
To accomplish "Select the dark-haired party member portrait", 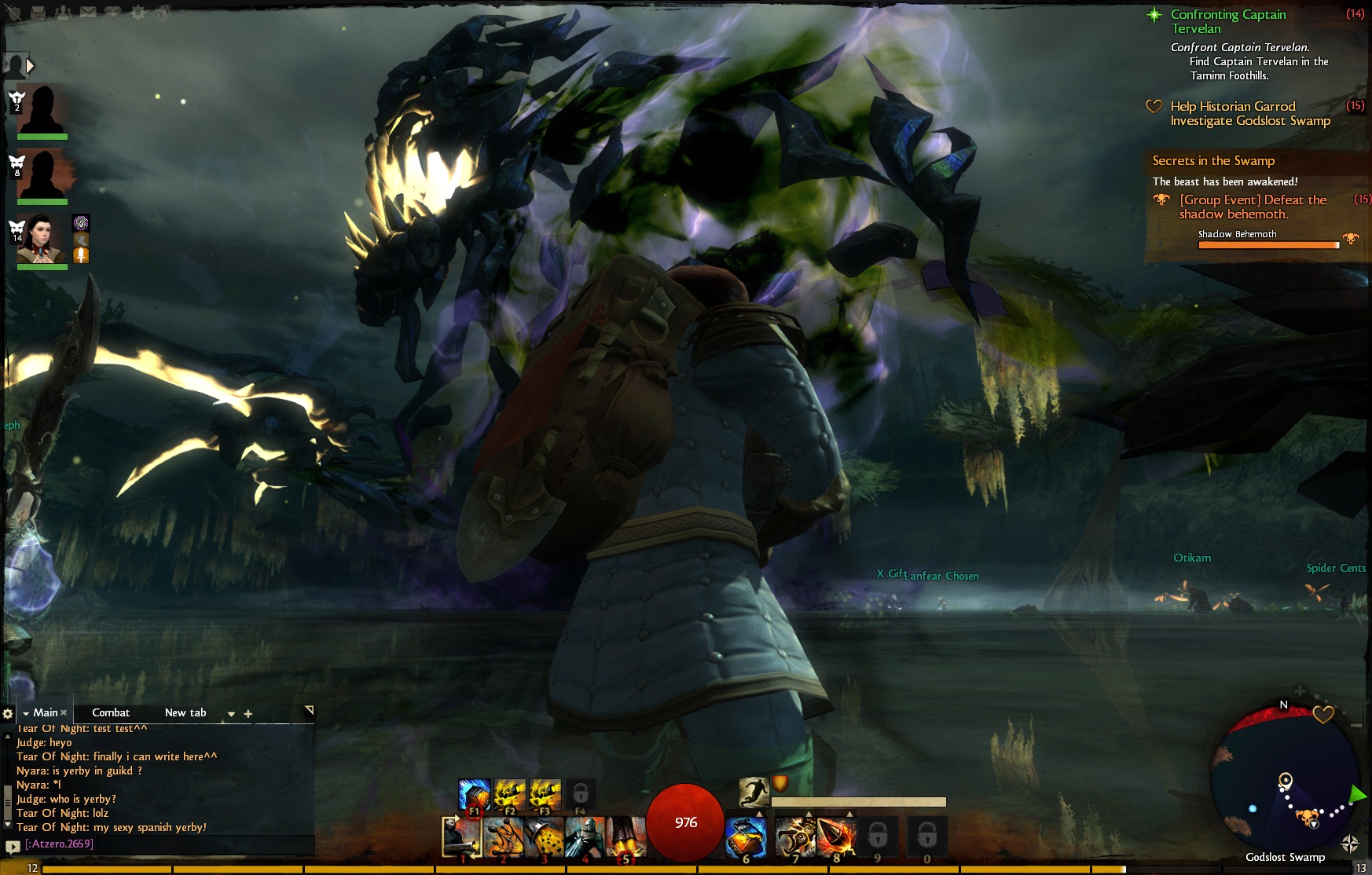I will point(42,239).
